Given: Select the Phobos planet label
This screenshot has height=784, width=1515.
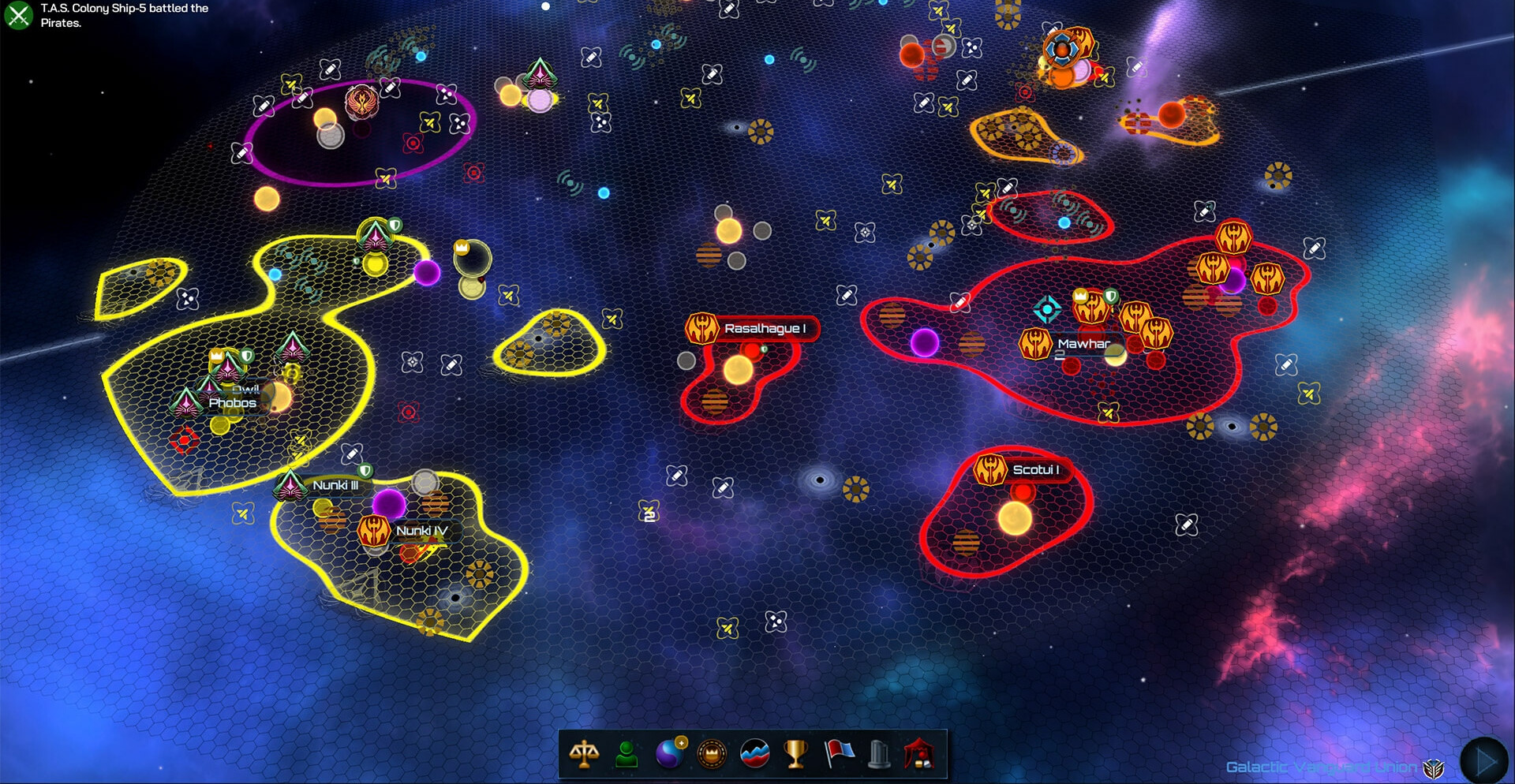Looking at the screenshot, I should click(232, 402).
